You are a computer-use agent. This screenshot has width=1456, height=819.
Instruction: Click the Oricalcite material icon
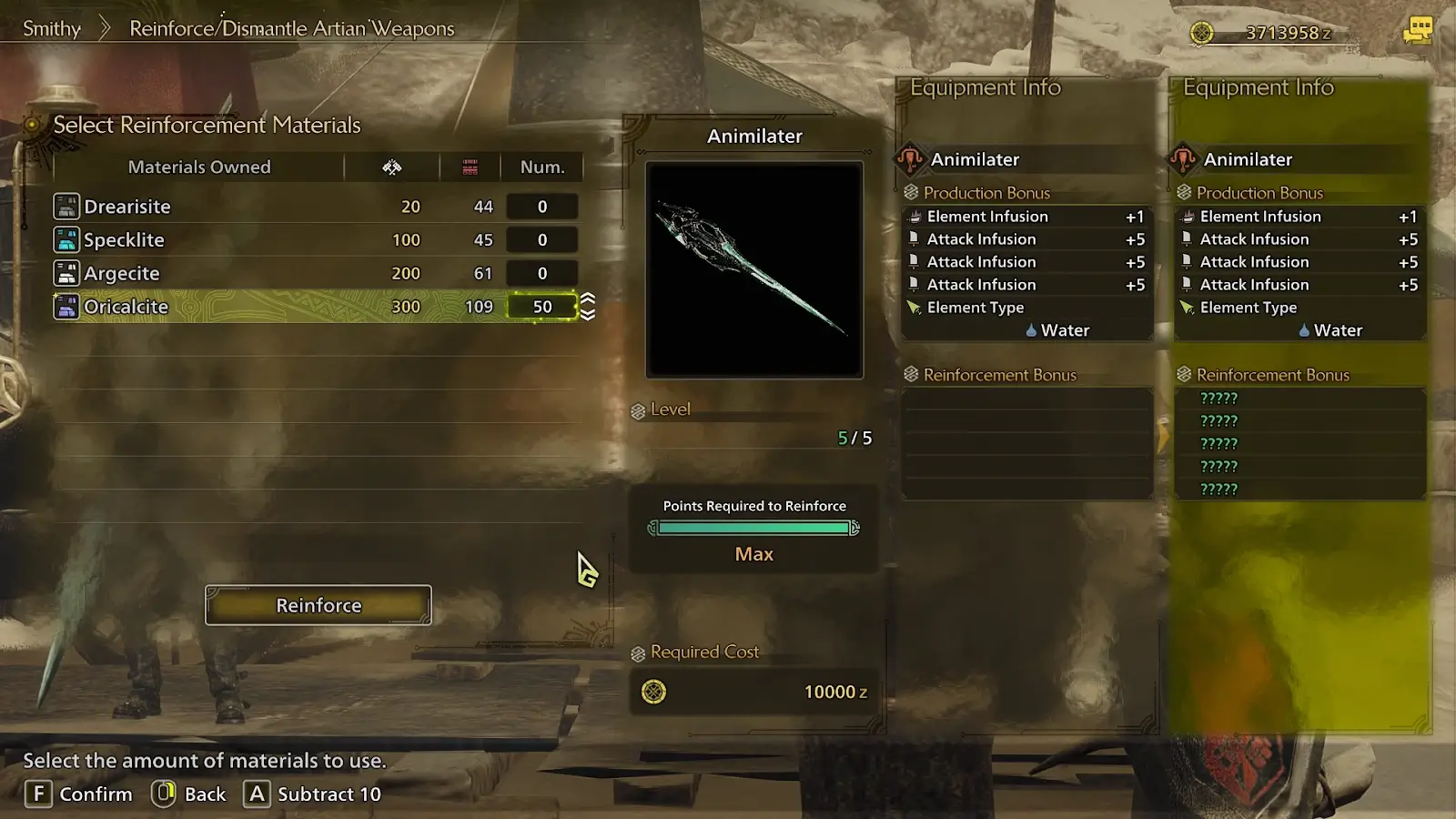[x=65, y=307]
